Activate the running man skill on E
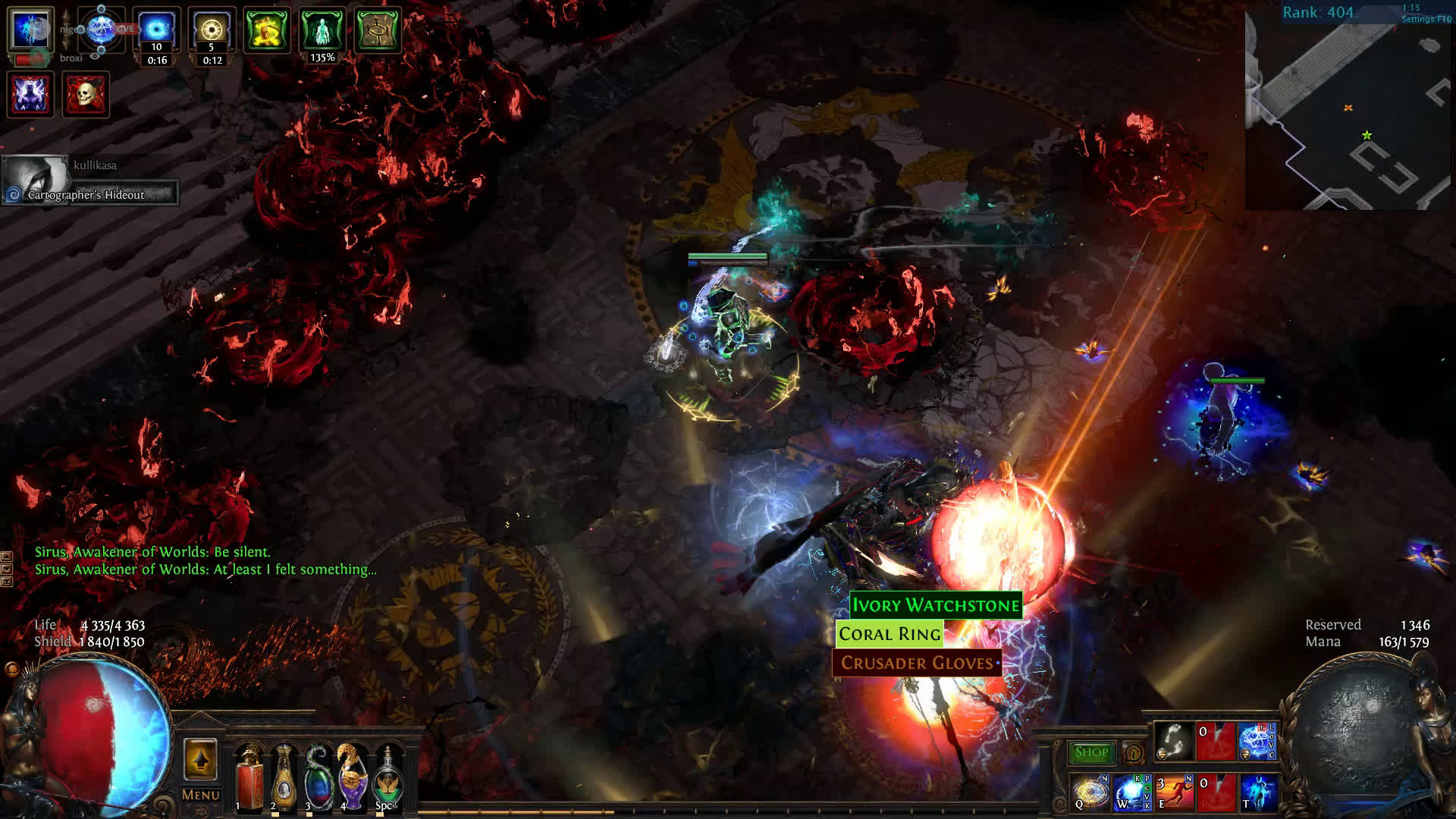Viewport: 1456px width, 819px height. pos(1174,792)
